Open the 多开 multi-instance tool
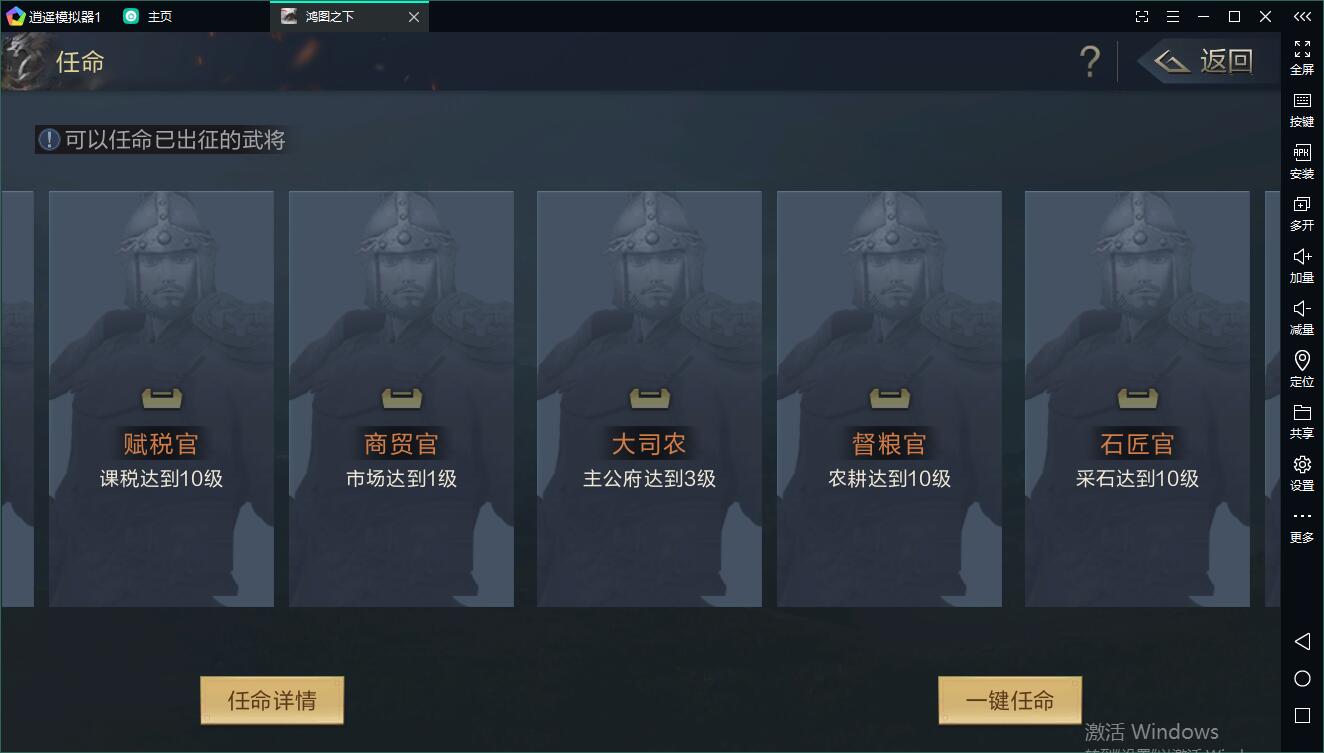The width and height of the screenshot is (1324, 753). click(1302, 213)
